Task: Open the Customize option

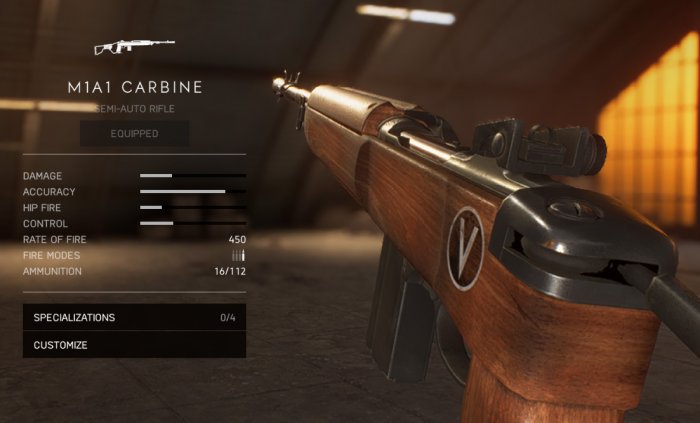Action: click(x=134, y=345)
